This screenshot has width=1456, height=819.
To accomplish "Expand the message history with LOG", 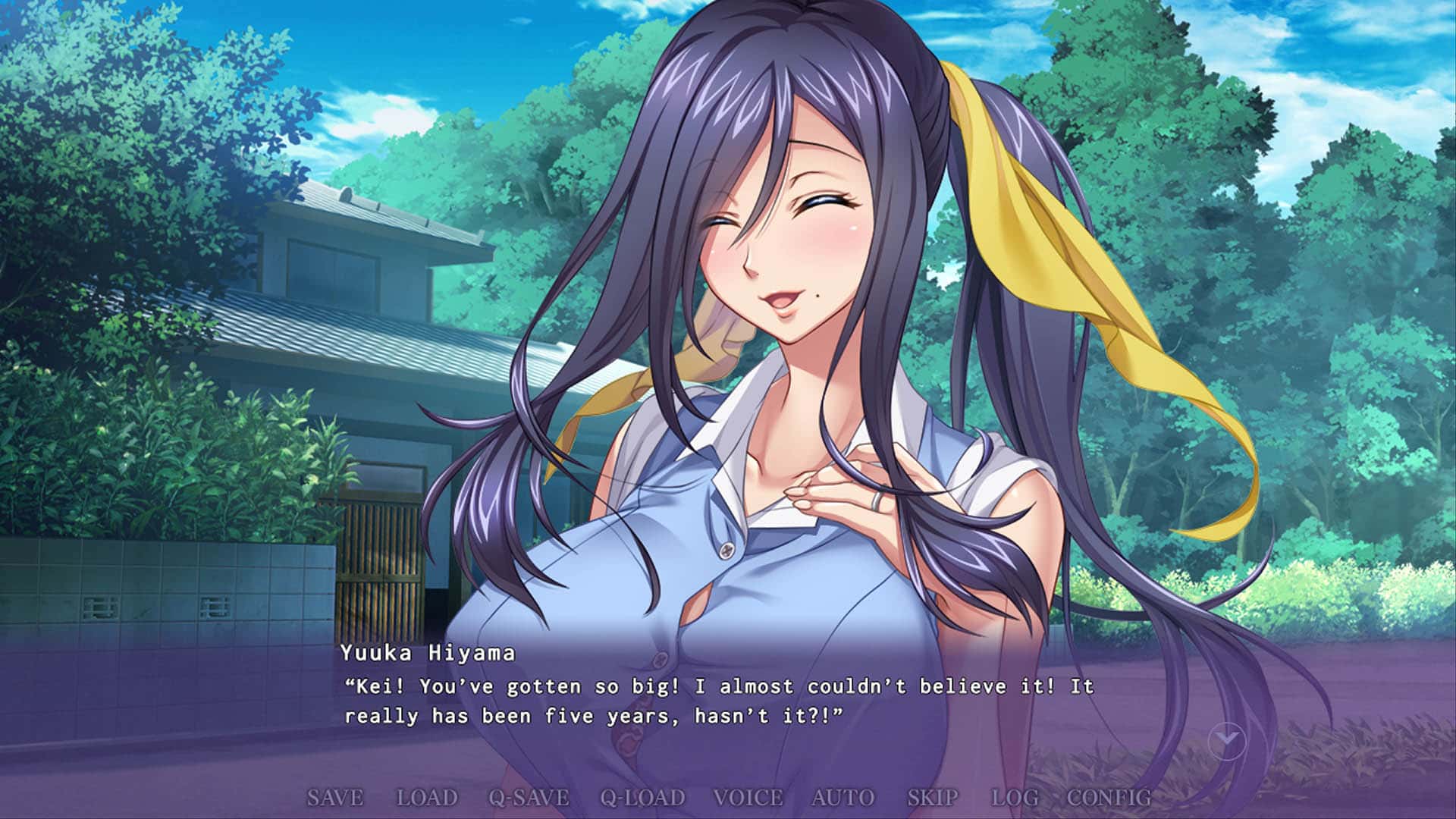I will (1016, 798).
